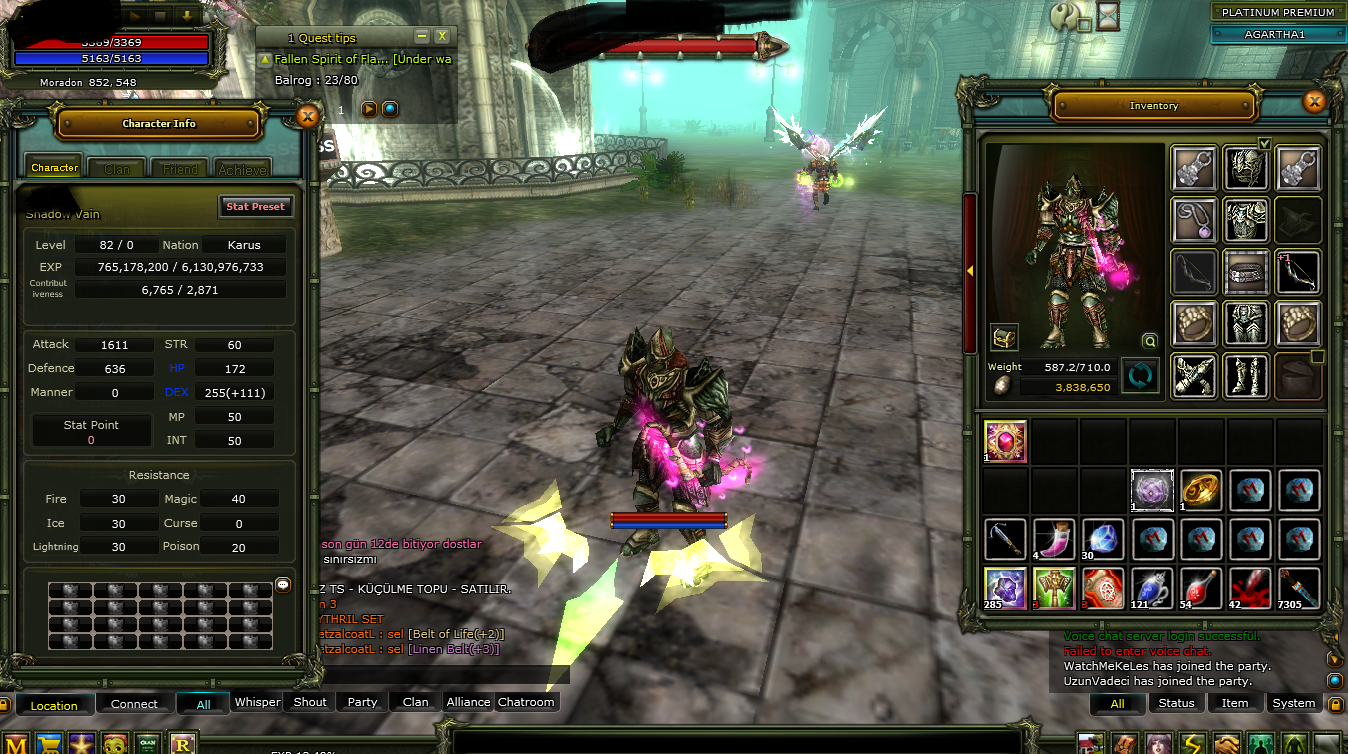Open the Chatroom tab
The image size is (1348, 754).
click(x=526, y=702)
